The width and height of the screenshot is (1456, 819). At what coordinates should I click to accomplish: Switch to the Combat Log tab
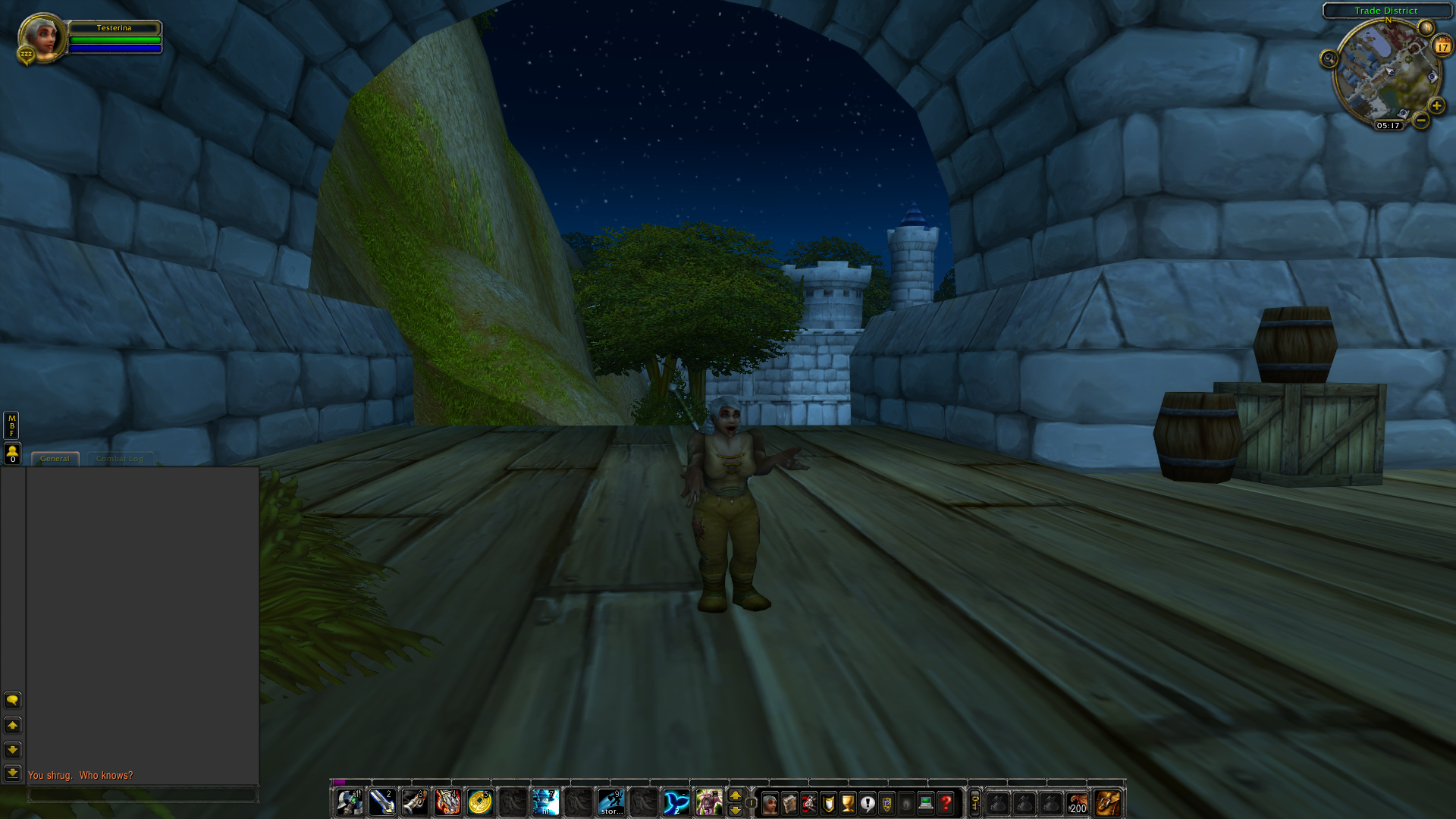119,458
